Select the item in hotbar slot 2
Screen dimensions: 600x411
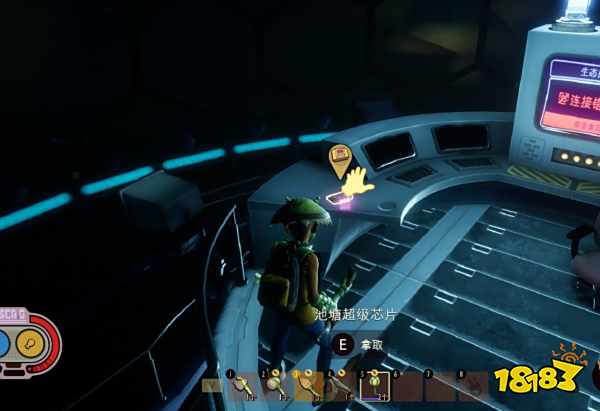[x=275, y=385]
